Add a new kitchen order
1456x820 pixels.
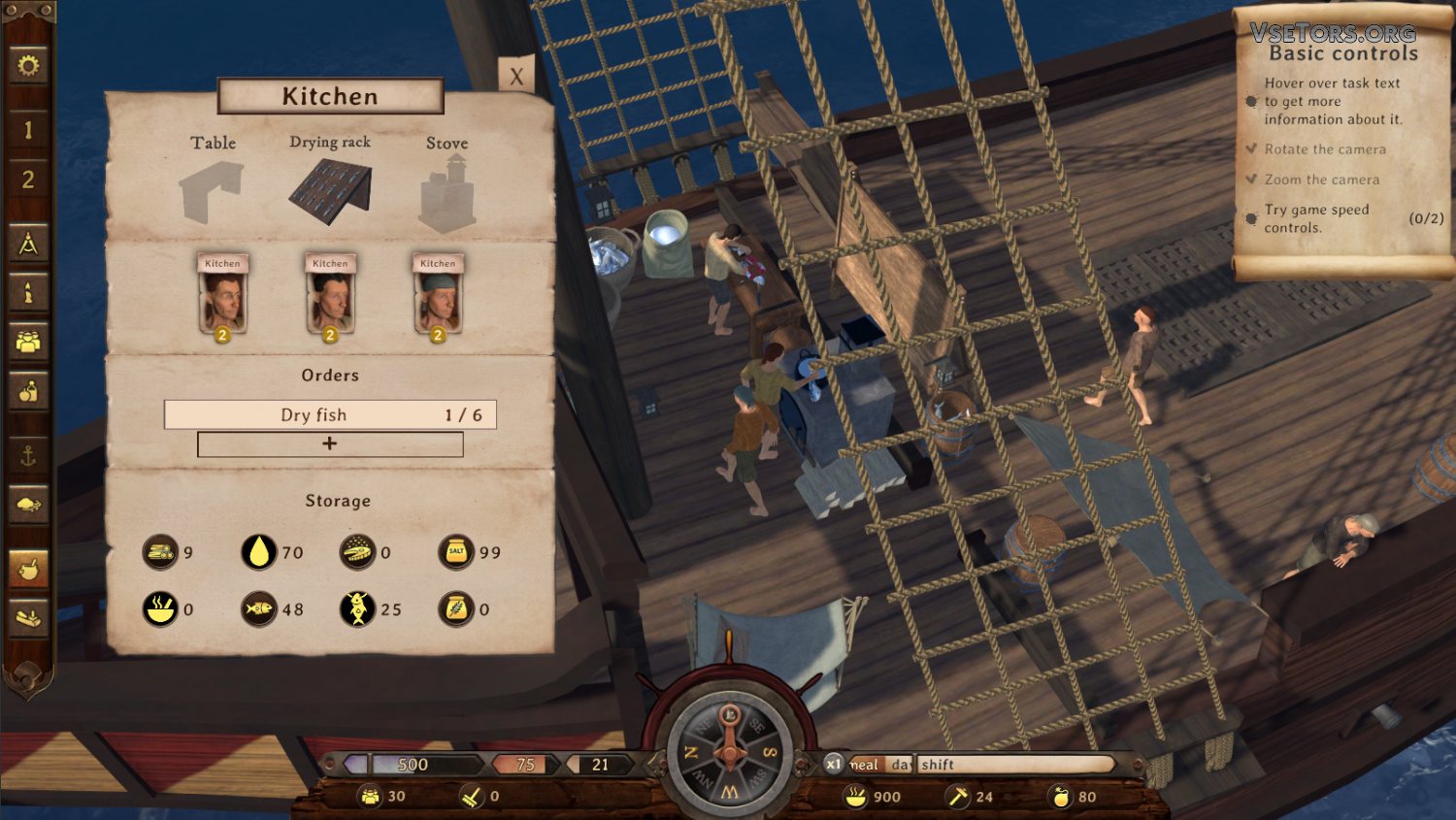pos(330,443)
